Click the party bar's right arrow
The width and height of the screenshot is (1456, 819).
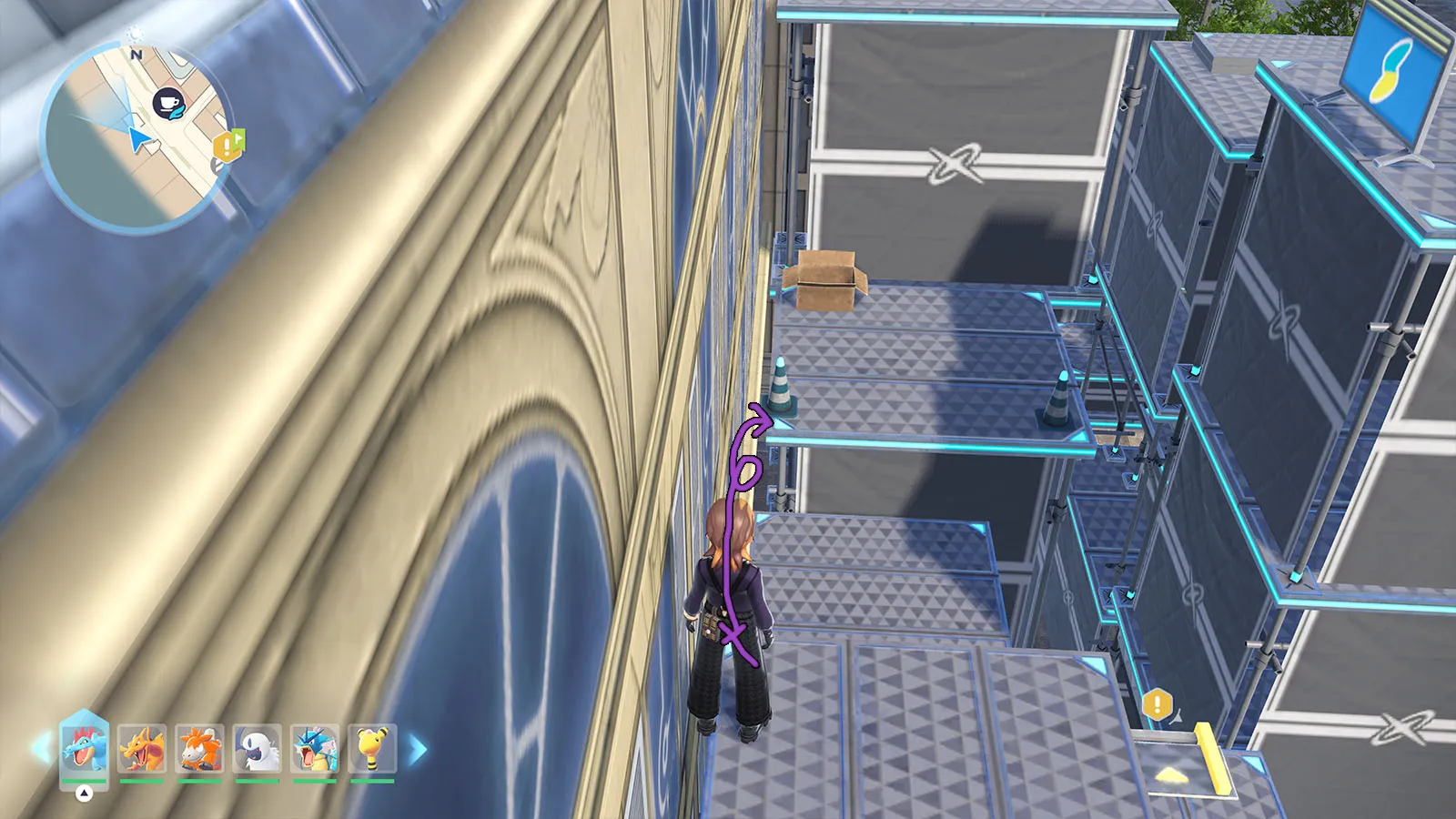click(417, 750)
